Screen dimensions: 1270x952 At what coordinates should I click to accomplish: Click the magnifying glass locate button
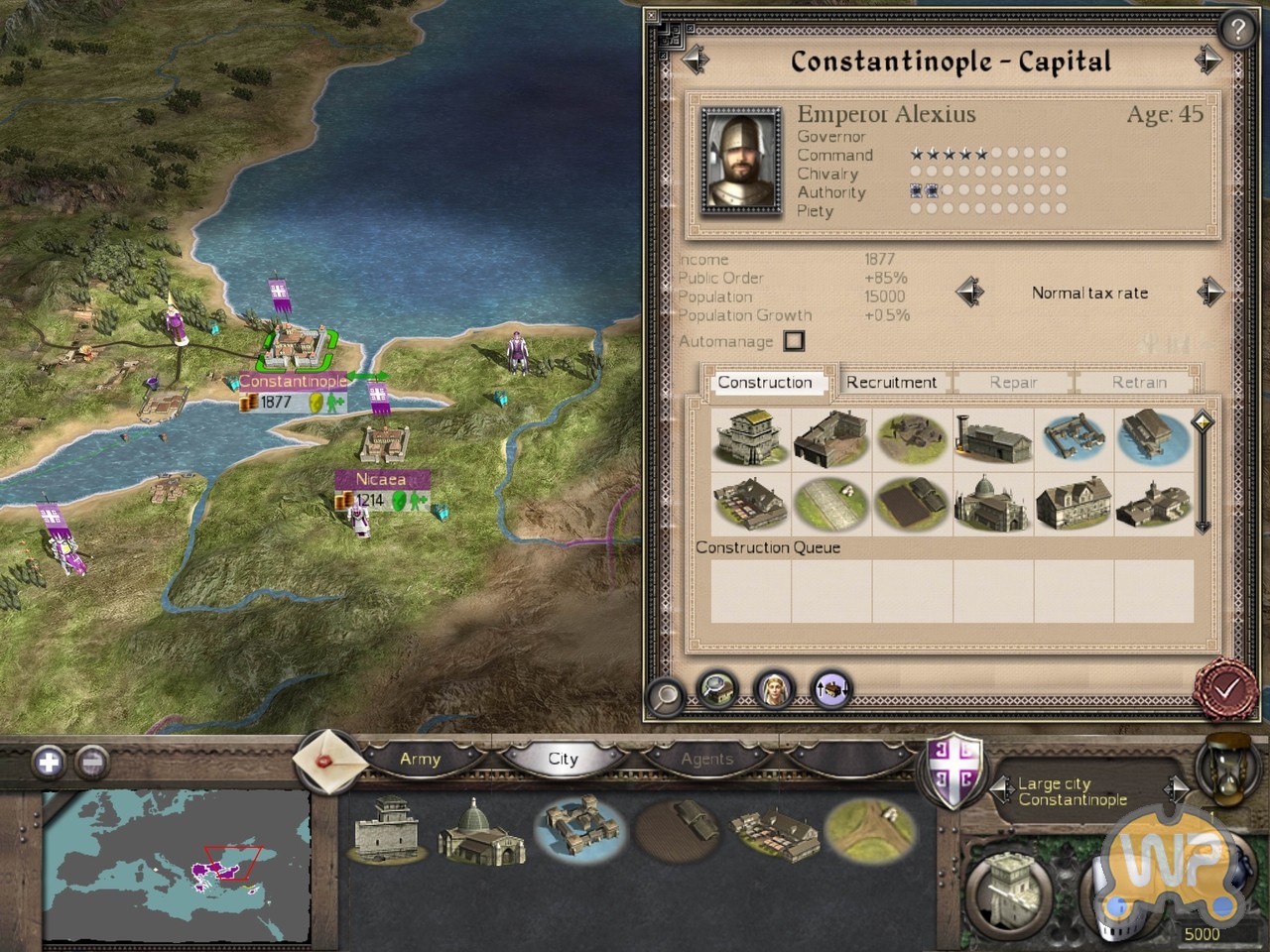(x=666, y=695)
